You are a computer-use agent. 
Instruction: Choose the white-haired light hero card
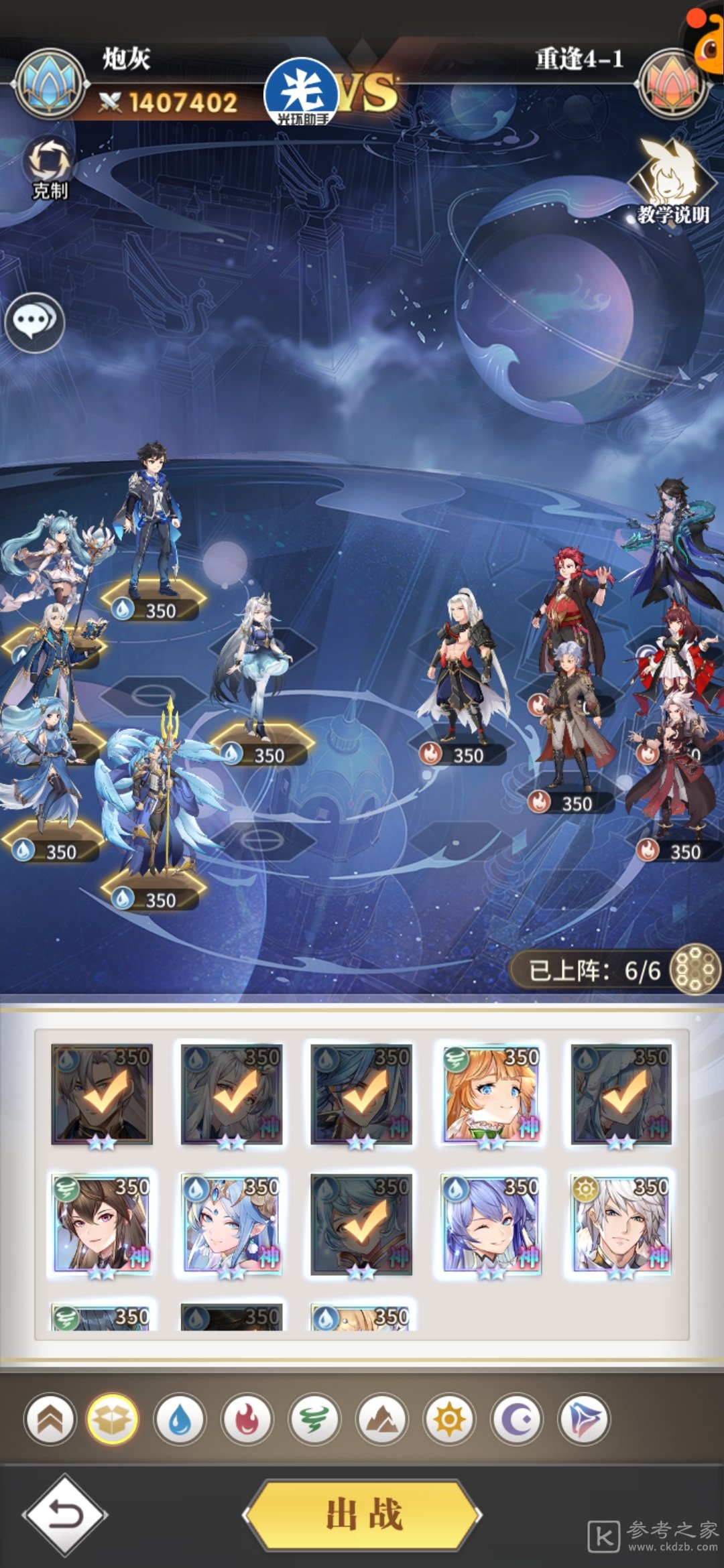[621, 1224]
